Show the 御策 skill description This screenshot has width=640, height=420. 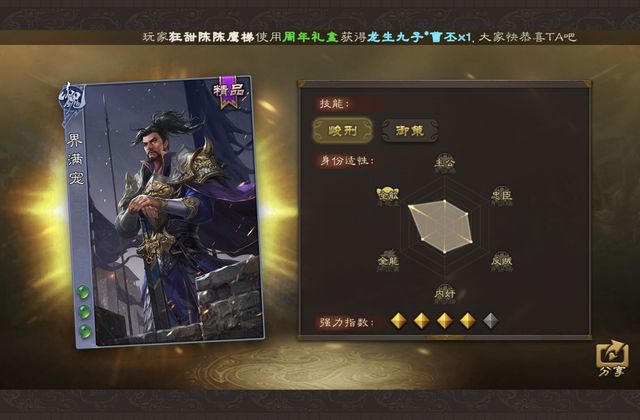[409, 130]
